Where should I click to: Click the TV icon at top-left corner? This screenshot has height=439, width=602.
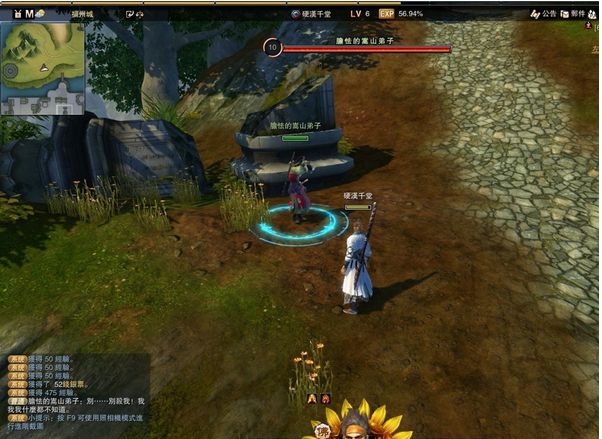click(x=17, y=14)
